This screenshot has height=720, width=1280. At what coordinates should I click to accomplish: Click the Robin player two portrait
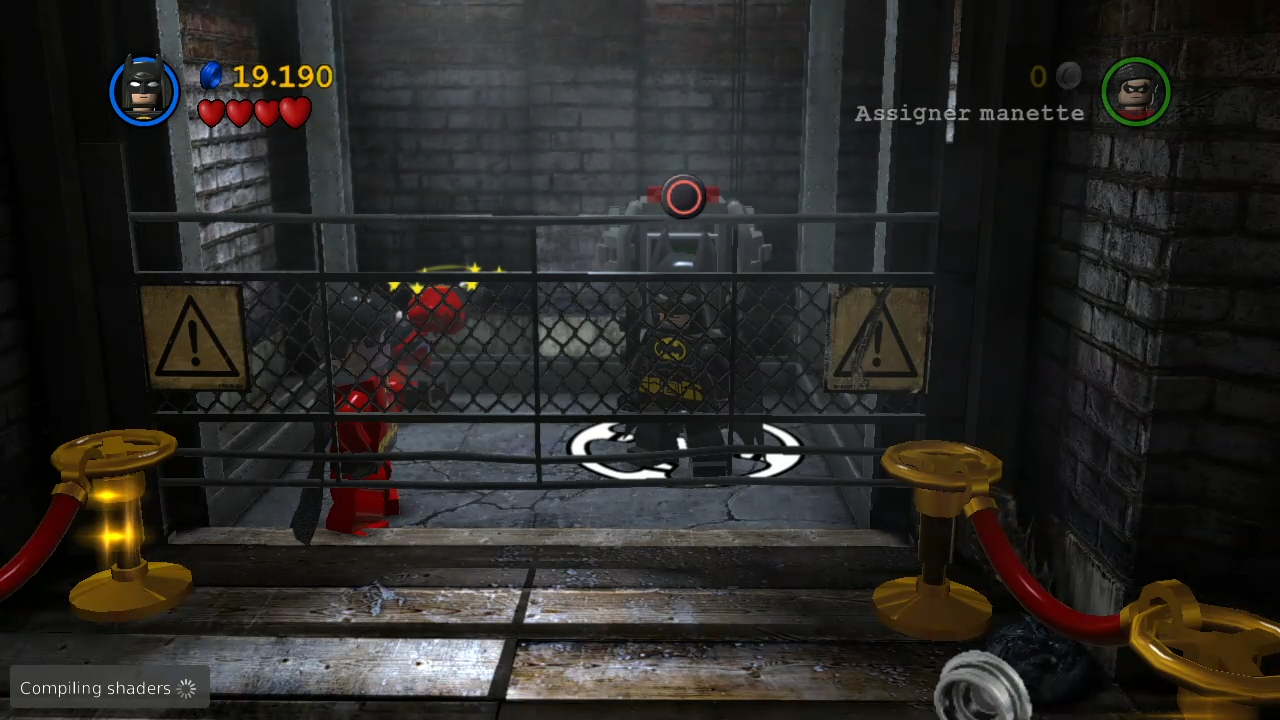(x=1135, y=91)
